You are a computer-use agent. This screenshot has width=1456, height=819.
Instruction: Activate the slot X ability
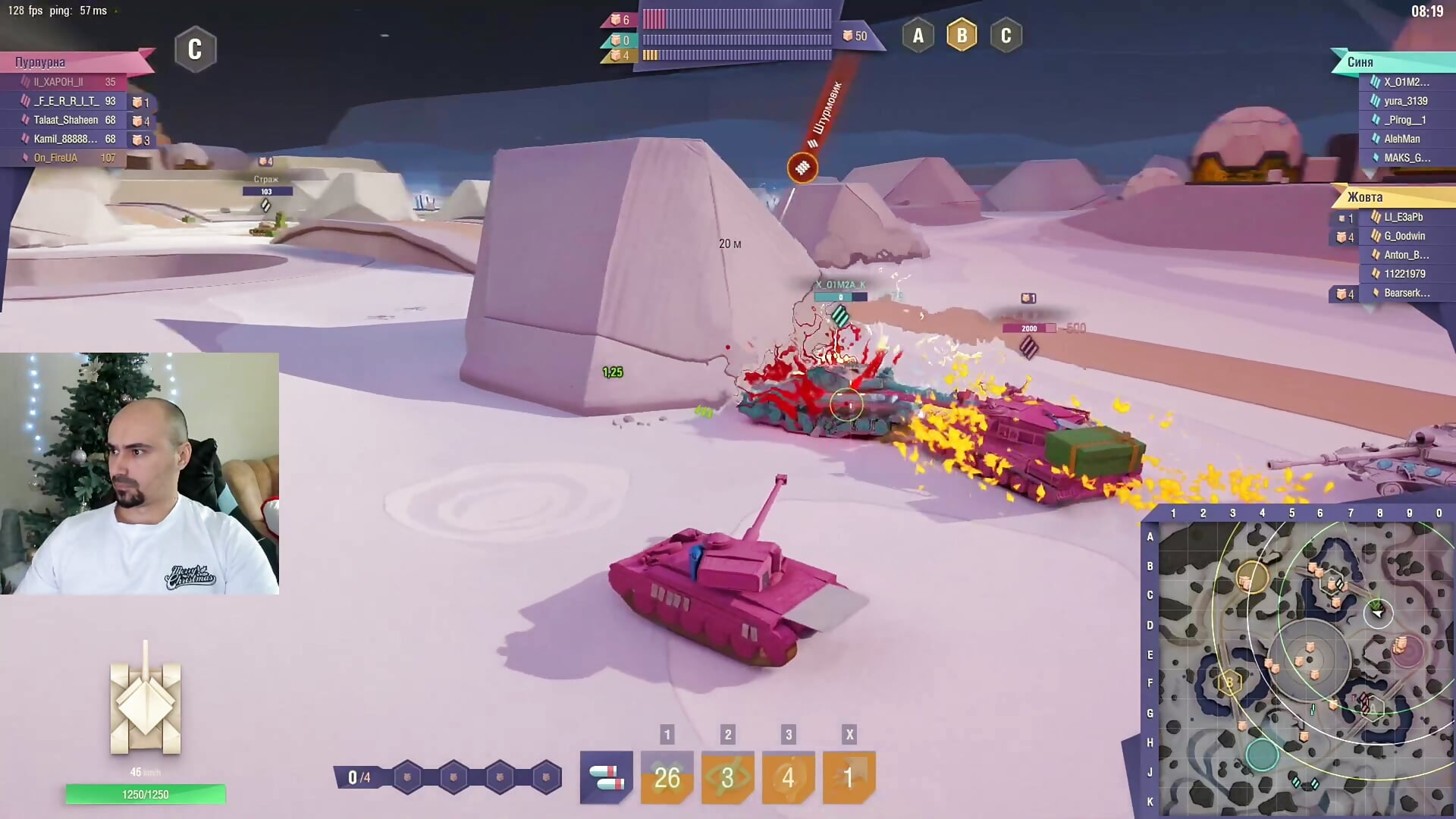[849, 777]
